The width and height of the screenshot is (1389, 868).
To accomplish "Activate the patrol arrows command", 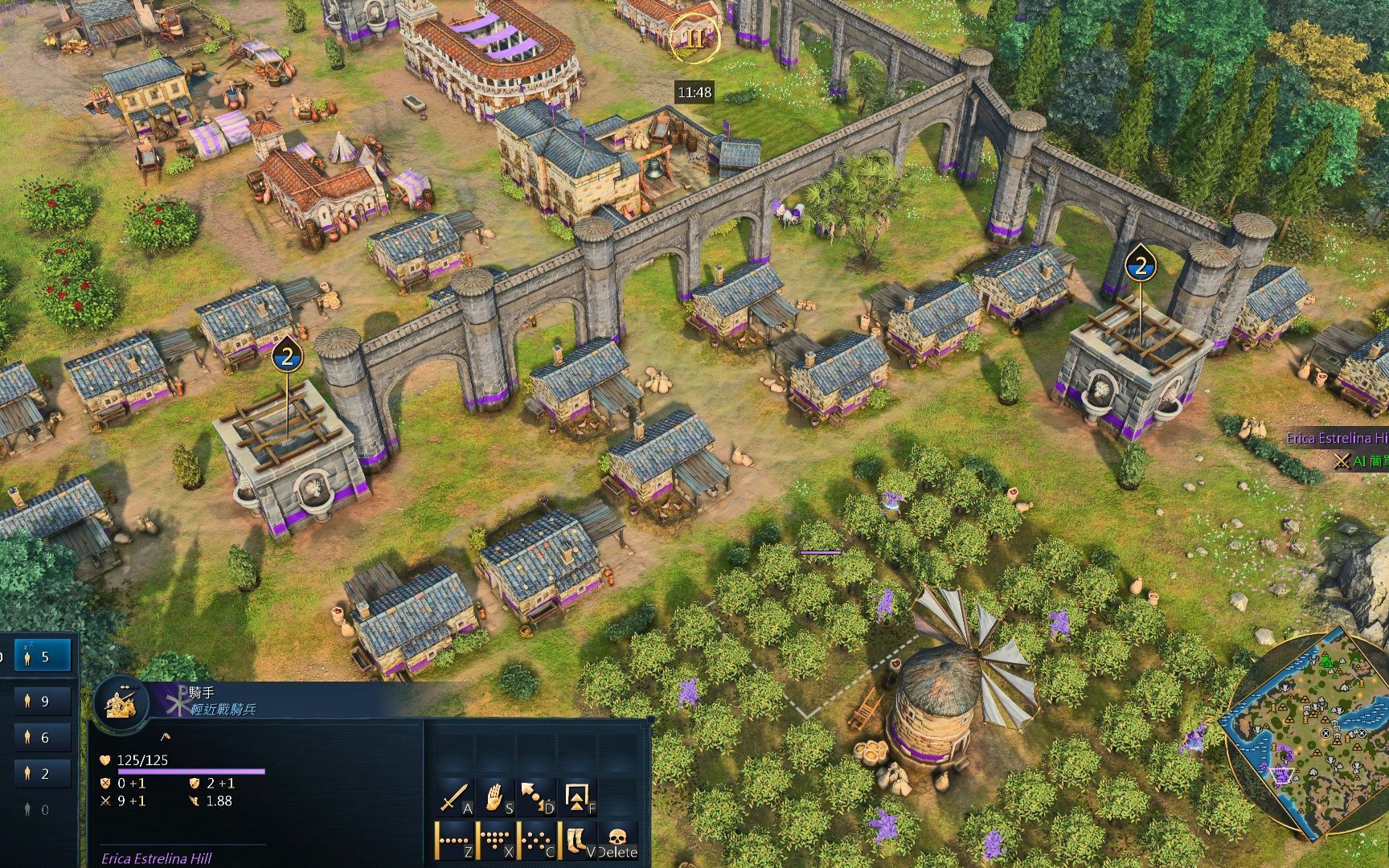I will (535, 796).
